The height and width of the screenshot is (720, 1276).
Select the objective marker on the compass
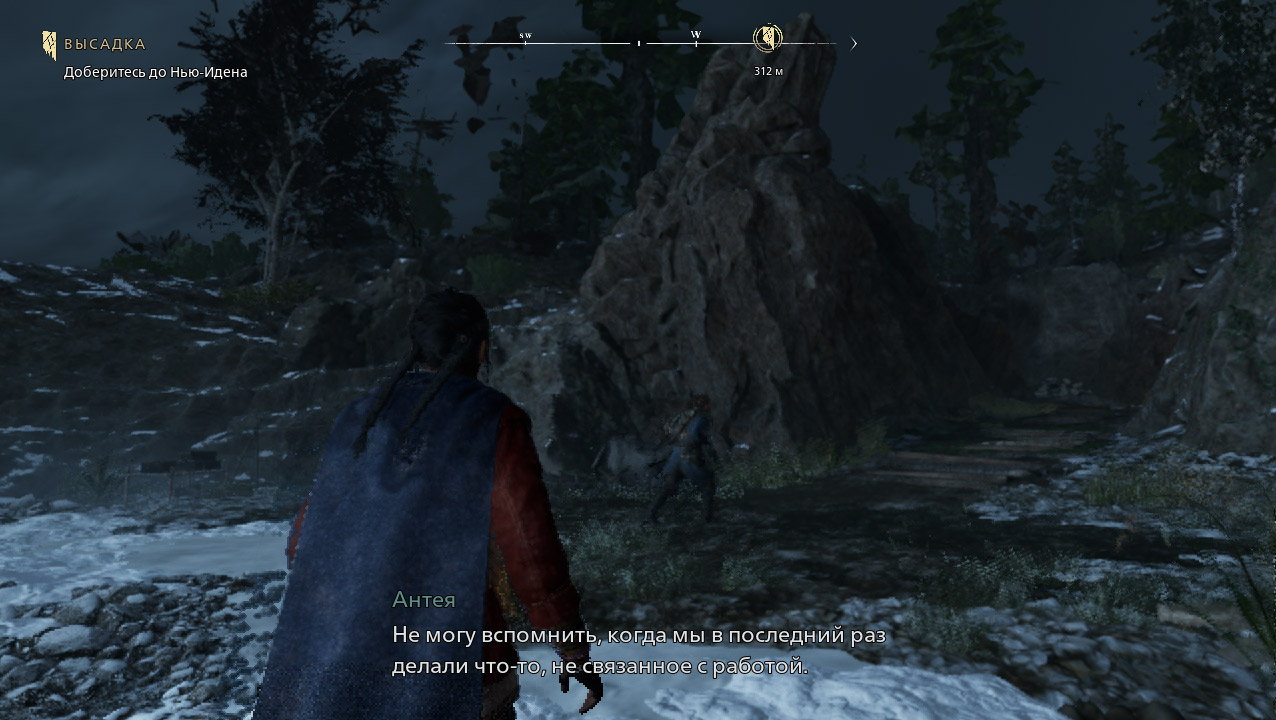click(x=767, y=39)
